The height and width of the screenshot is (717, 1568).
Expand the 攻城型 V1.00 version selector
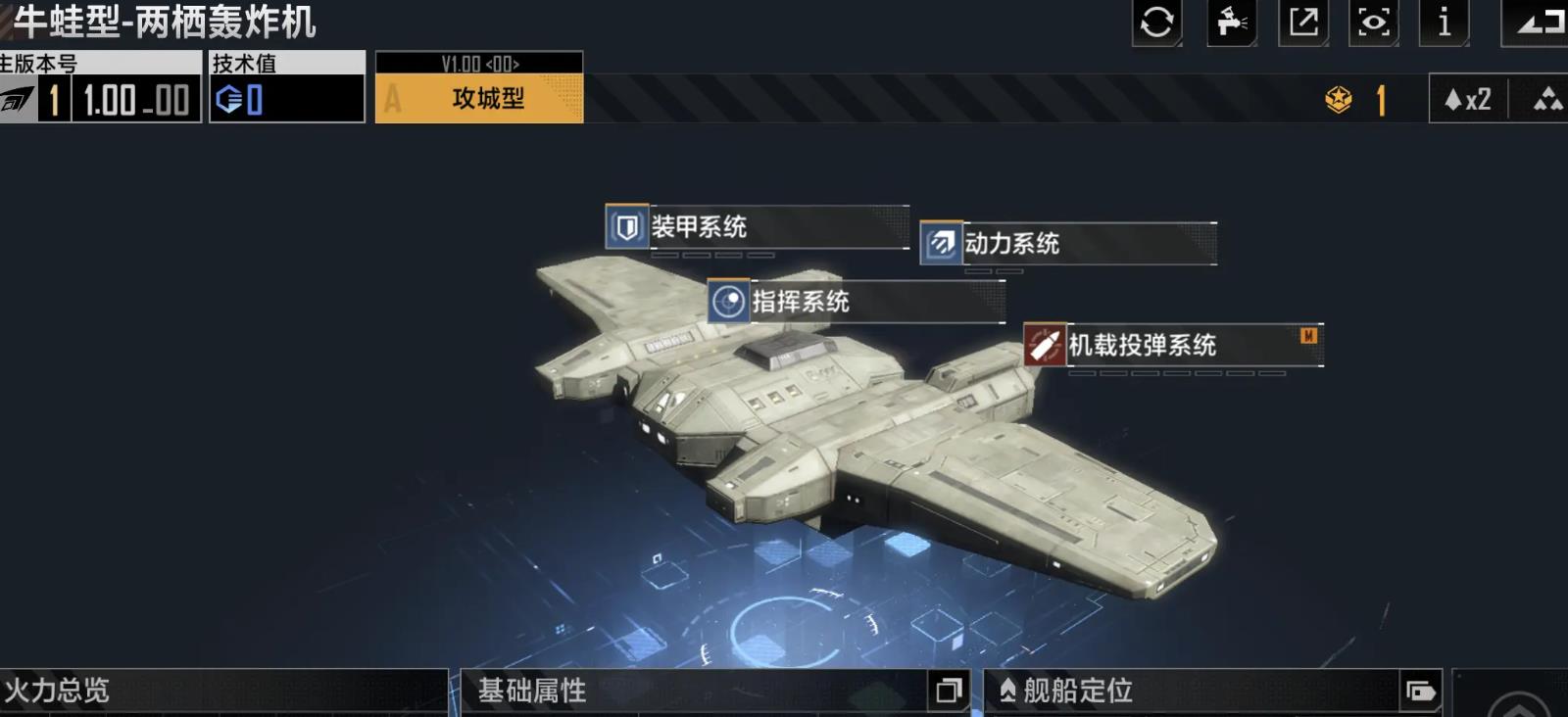[x=479, y=90]
